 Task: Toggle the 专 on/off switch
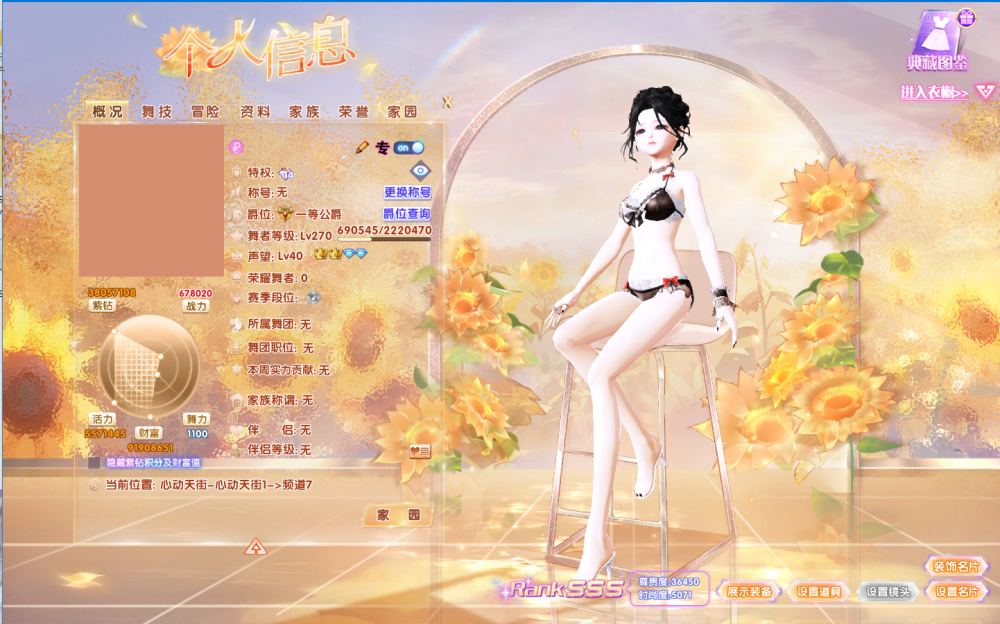(x=409, y=147)
